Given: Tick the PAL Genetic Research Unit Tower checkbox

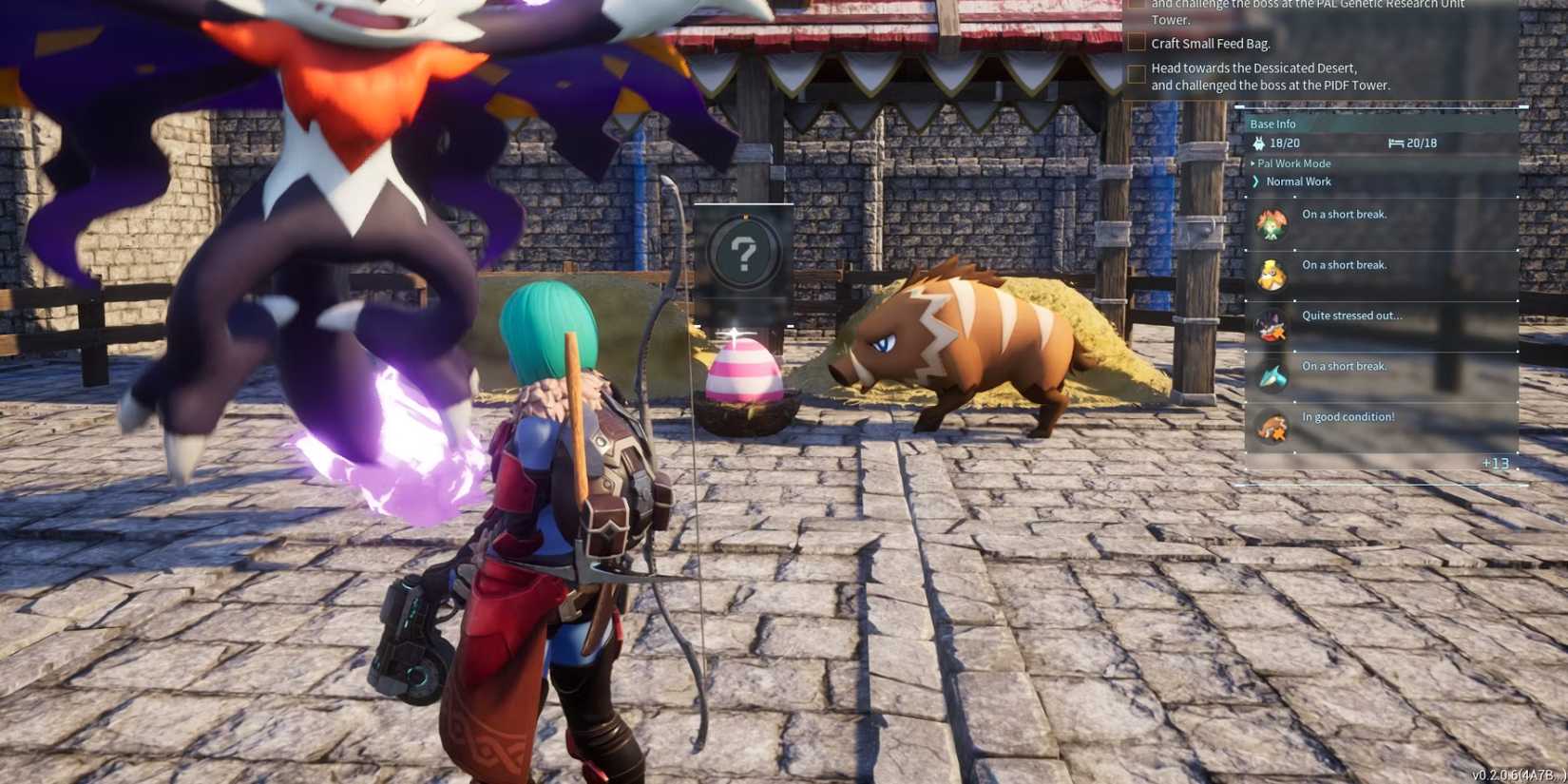Looking at the screenshot, I should coord(1137,3).
